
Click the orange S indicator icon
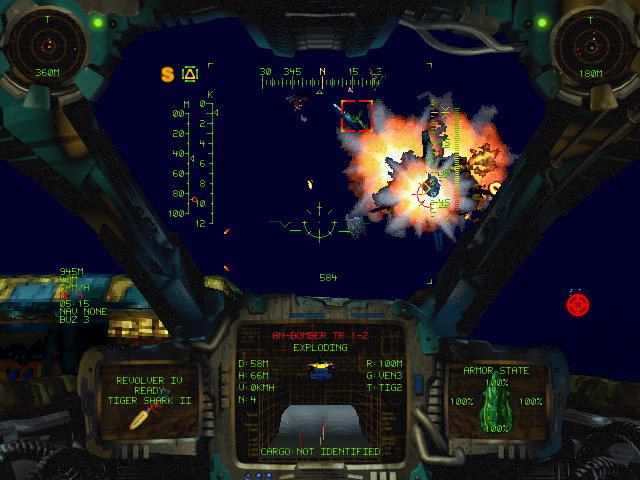click(168, 73)
